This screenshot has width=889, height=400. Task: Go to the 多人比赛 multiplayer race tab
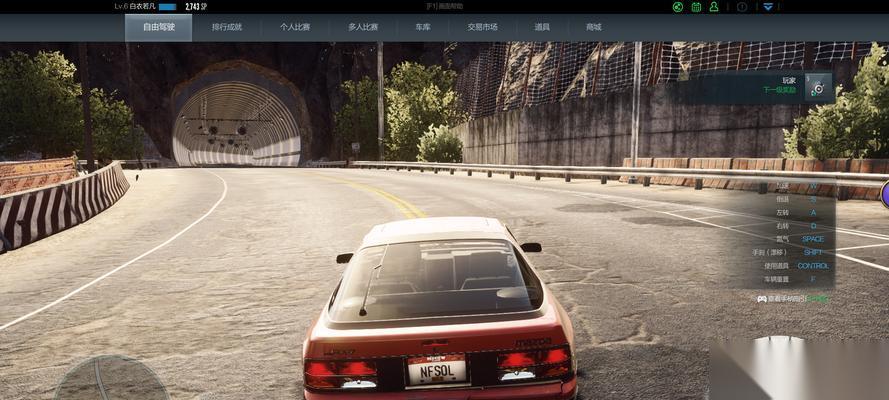362,27
